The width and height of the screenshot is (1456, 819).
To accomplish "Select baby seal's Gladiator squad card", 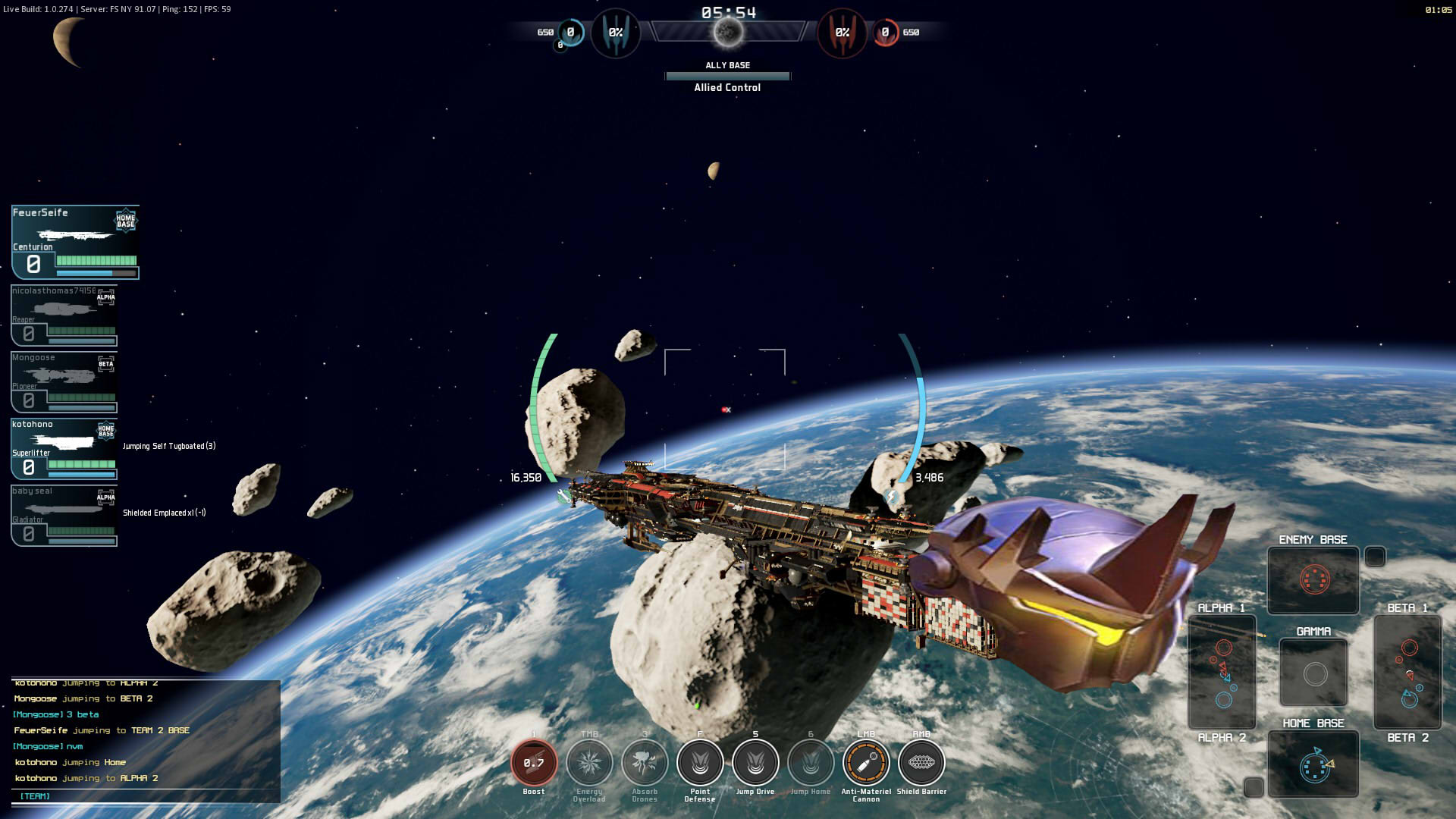I will pos(64,516).
